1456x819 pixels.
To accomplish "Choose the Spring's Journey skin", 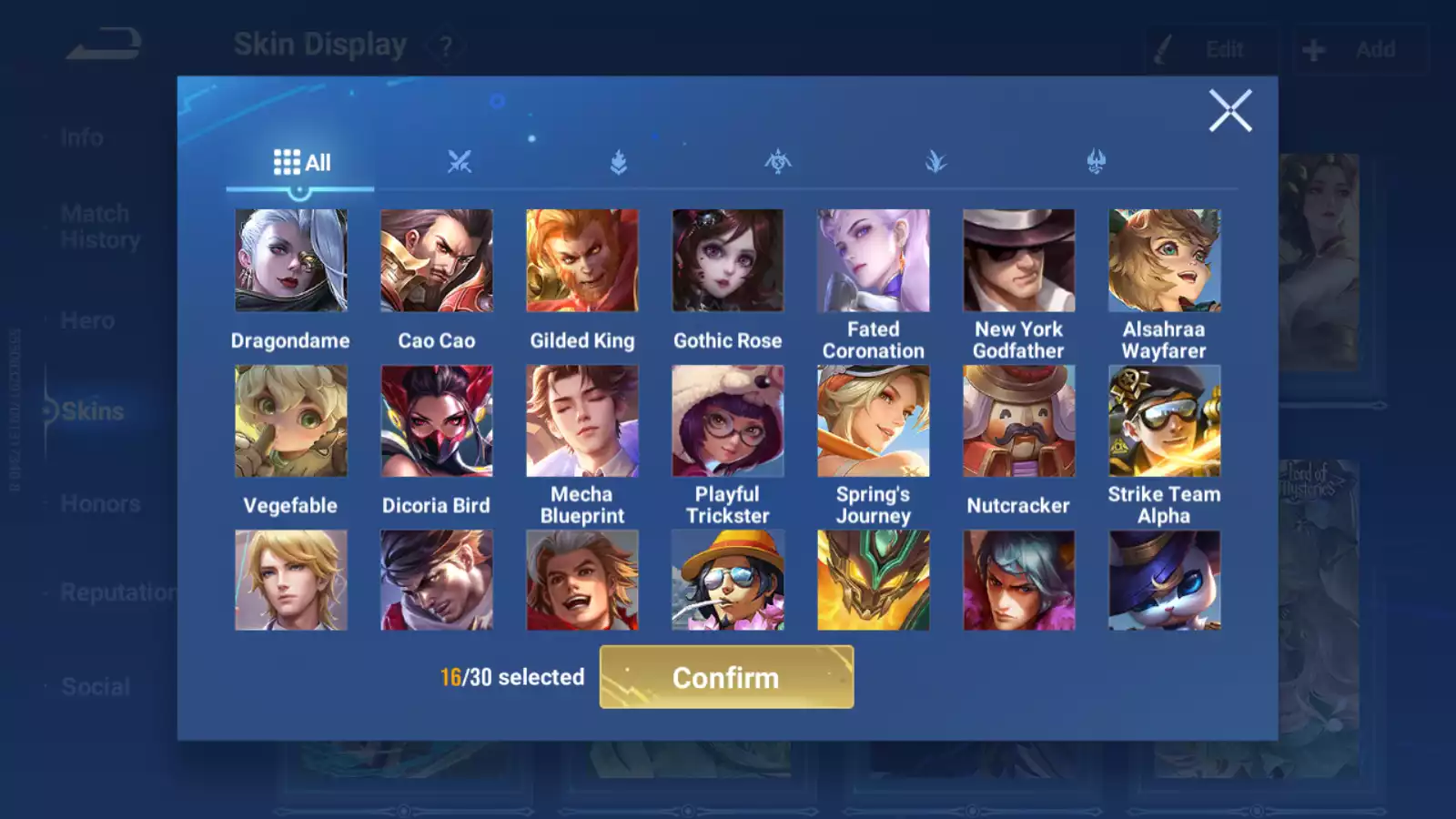I will pyautogui.click(x=873, y=421).
